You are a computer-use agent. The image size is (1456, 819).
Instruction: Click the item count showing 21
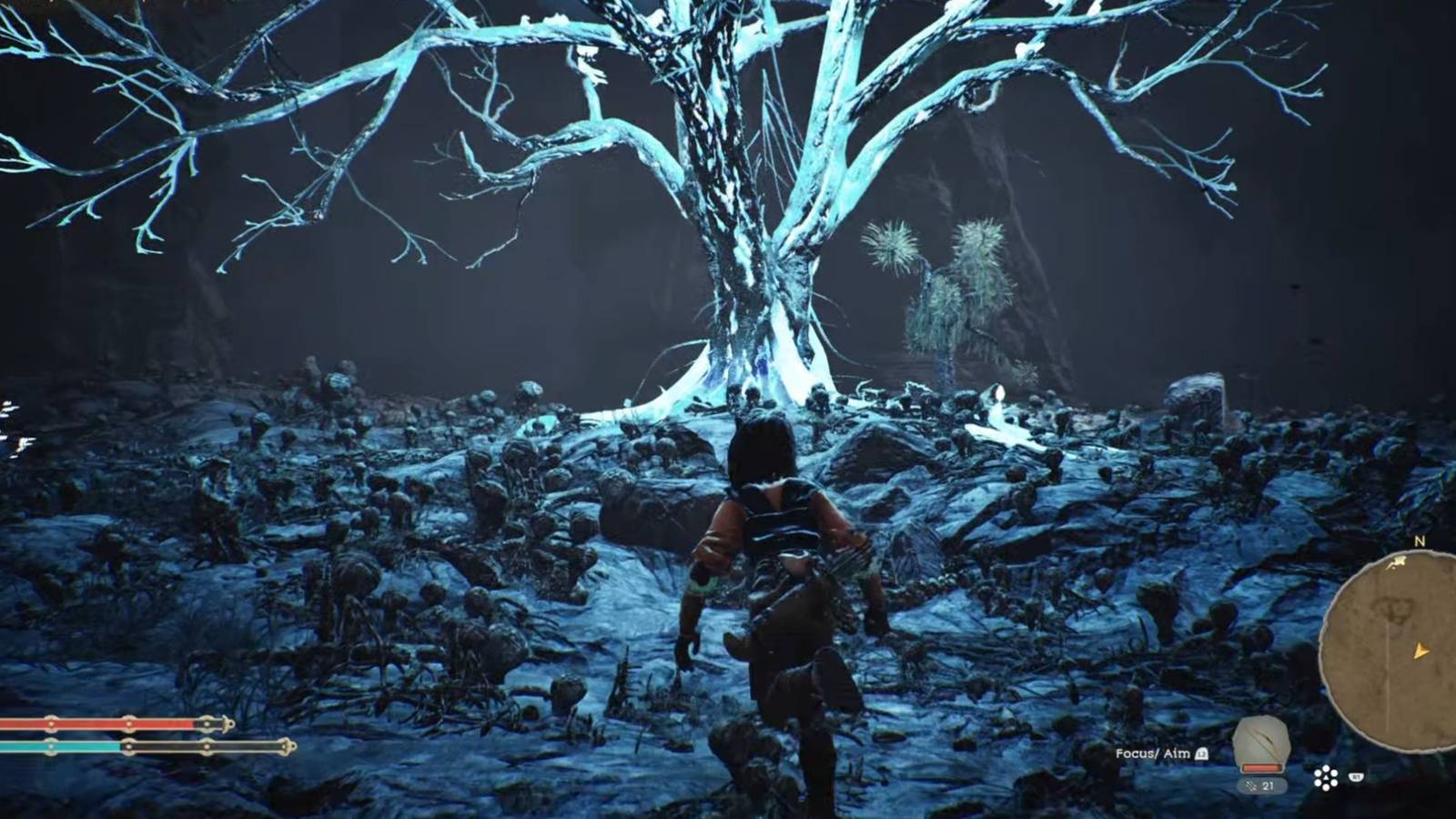[x=1269, y=785]
